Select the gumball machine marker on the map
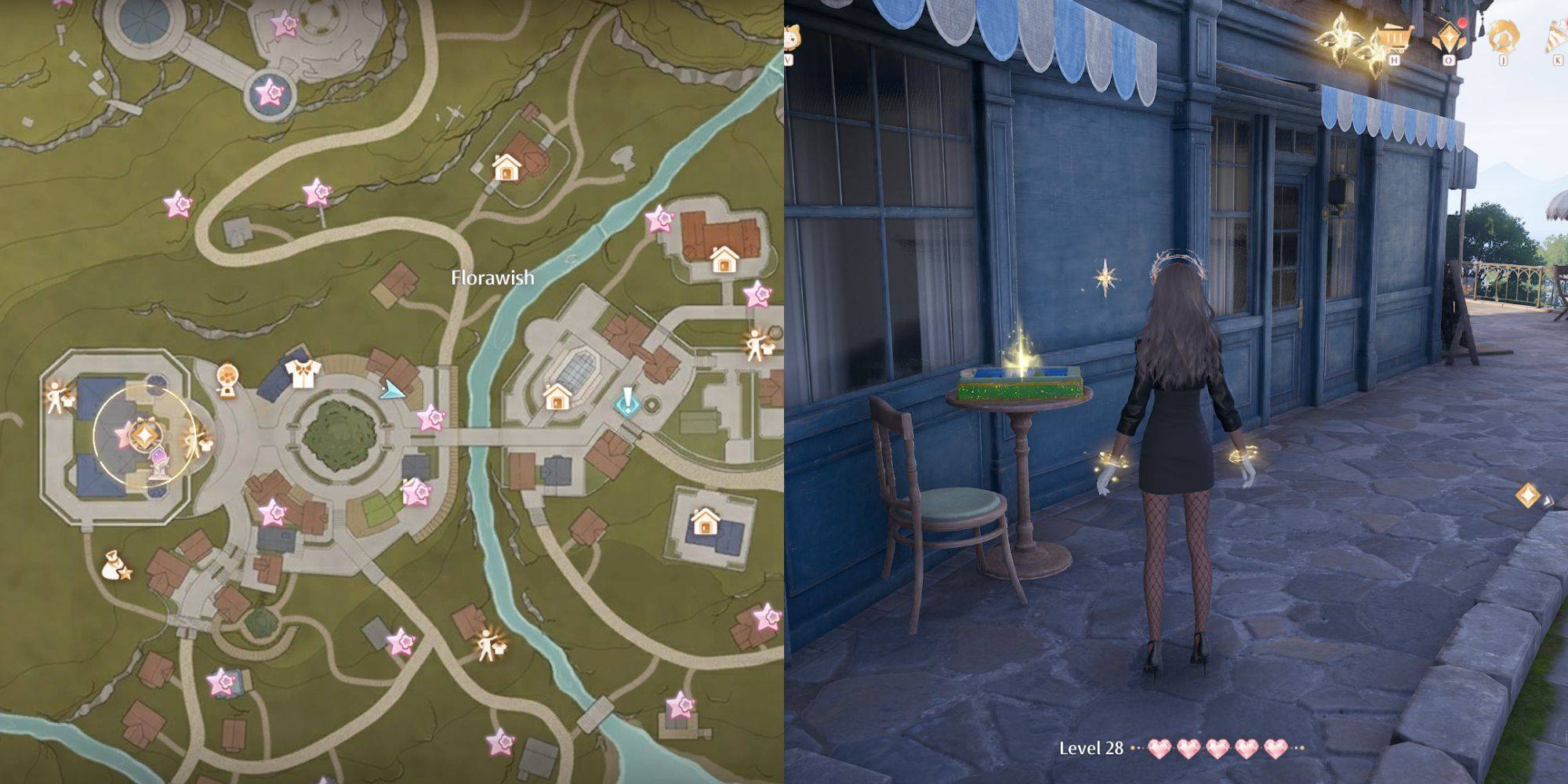Screen dimensions: 1568x784 (x=227, y=378)
